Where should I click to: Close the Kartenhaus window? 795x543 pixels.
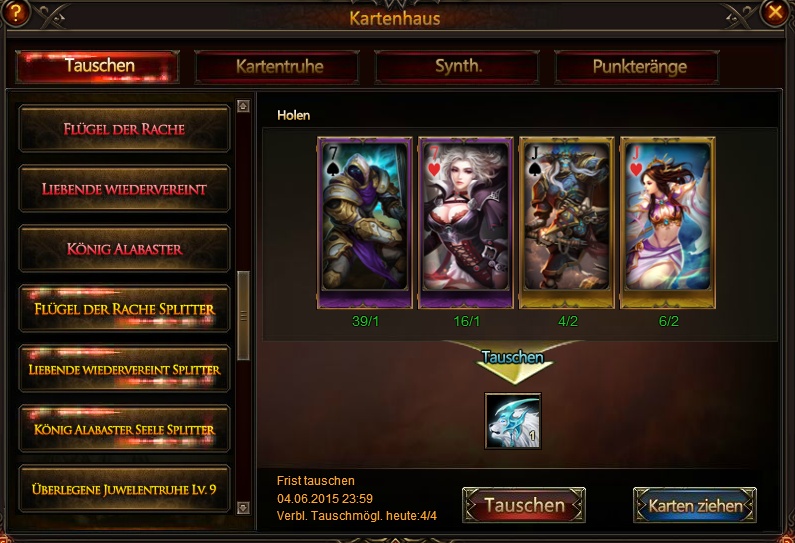(773, 13)
